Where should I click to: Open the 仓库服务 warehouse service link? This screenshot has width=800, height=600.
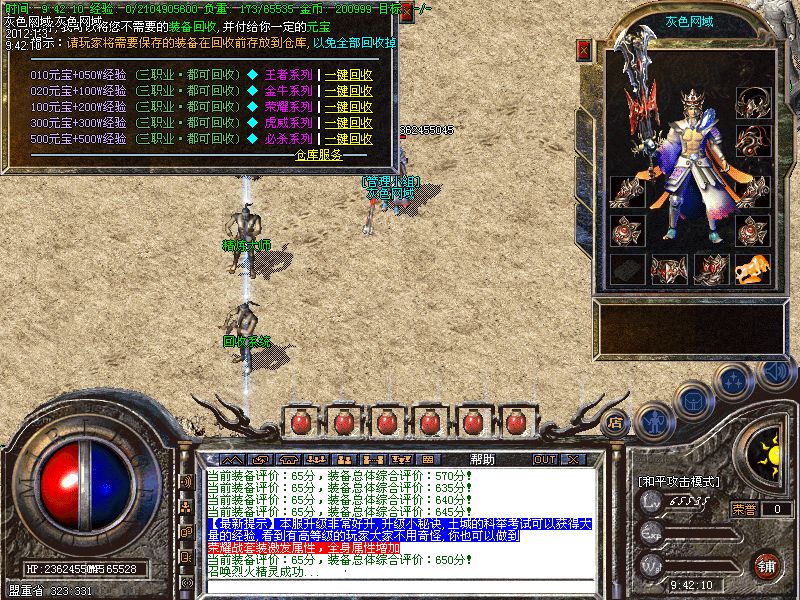pos(318,155)
